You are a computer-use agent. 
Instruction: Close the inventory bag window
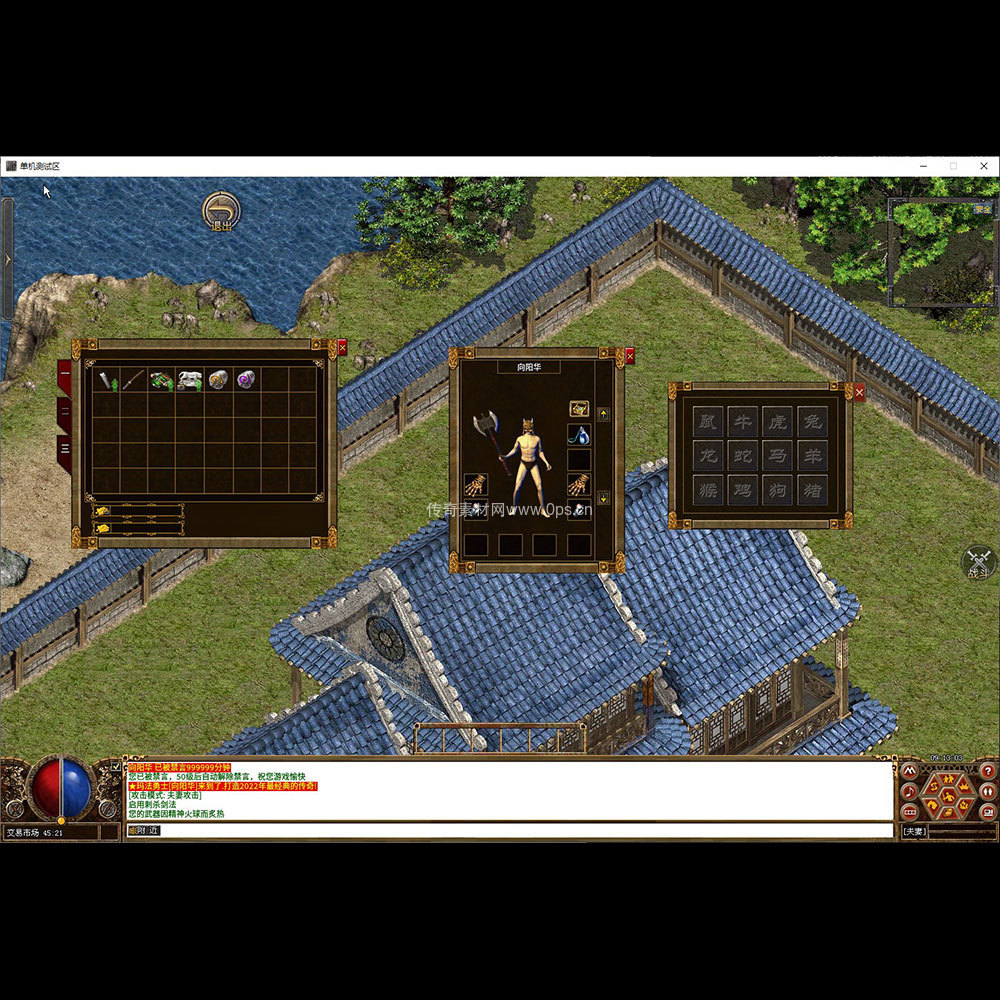pyautogui.click(x=342, y=348)
